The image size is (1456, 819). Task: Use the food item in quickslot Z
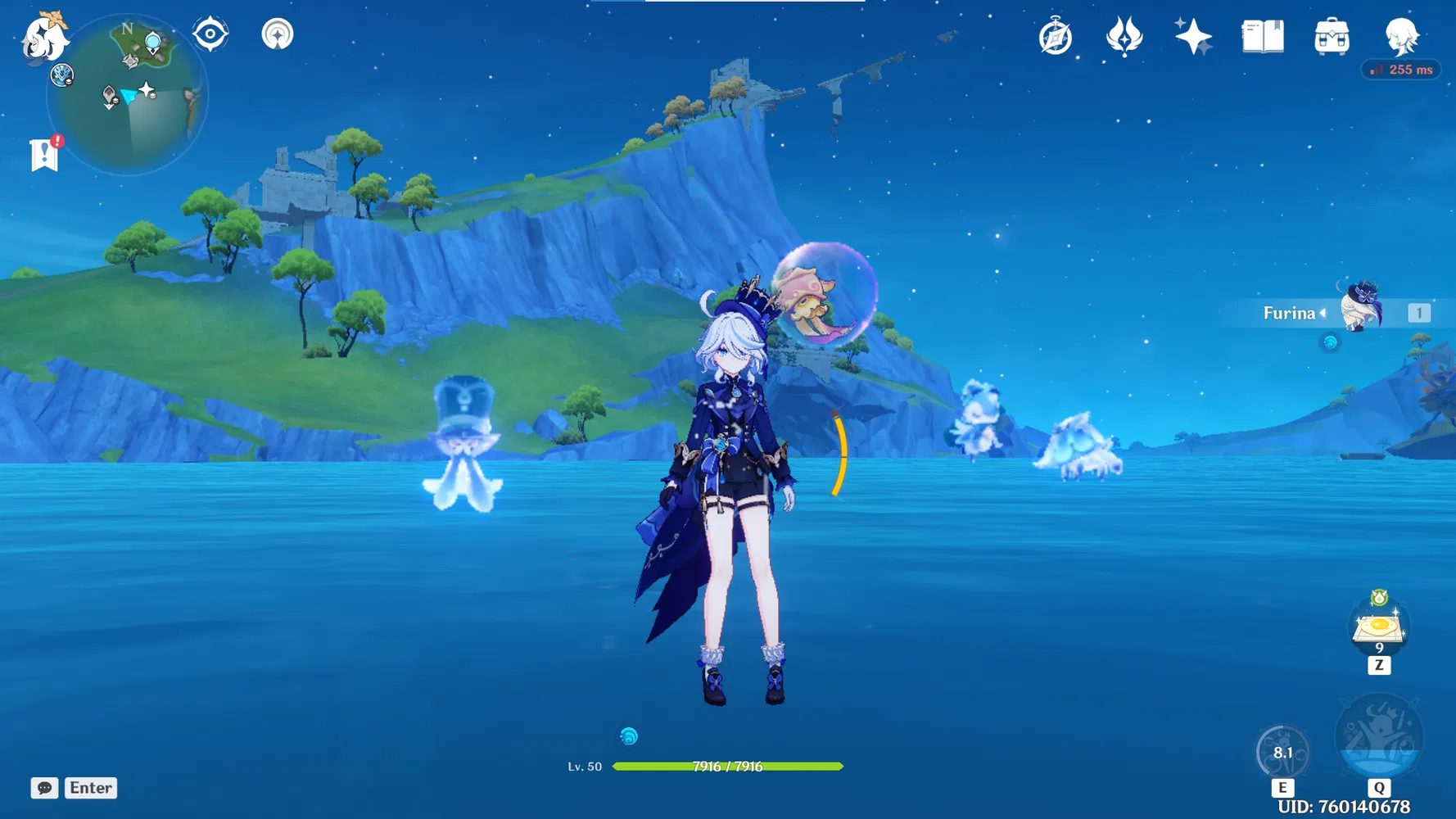tap(1378, 627)
